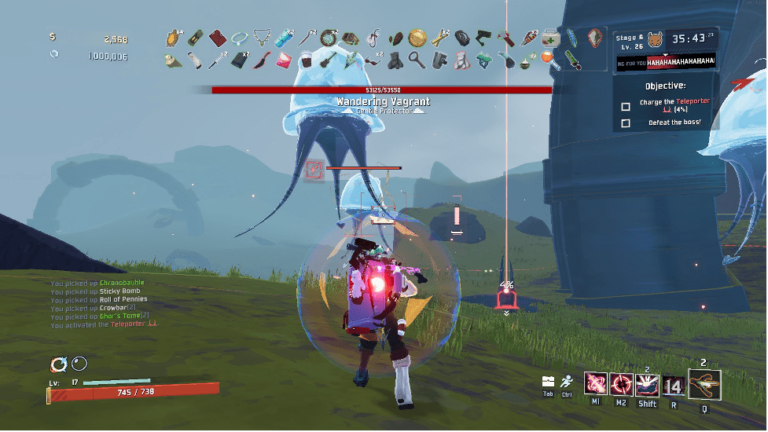Toggle the sprint running-man icon
The height and width of the screenshot is (432, 768).
tap(568, 382)
